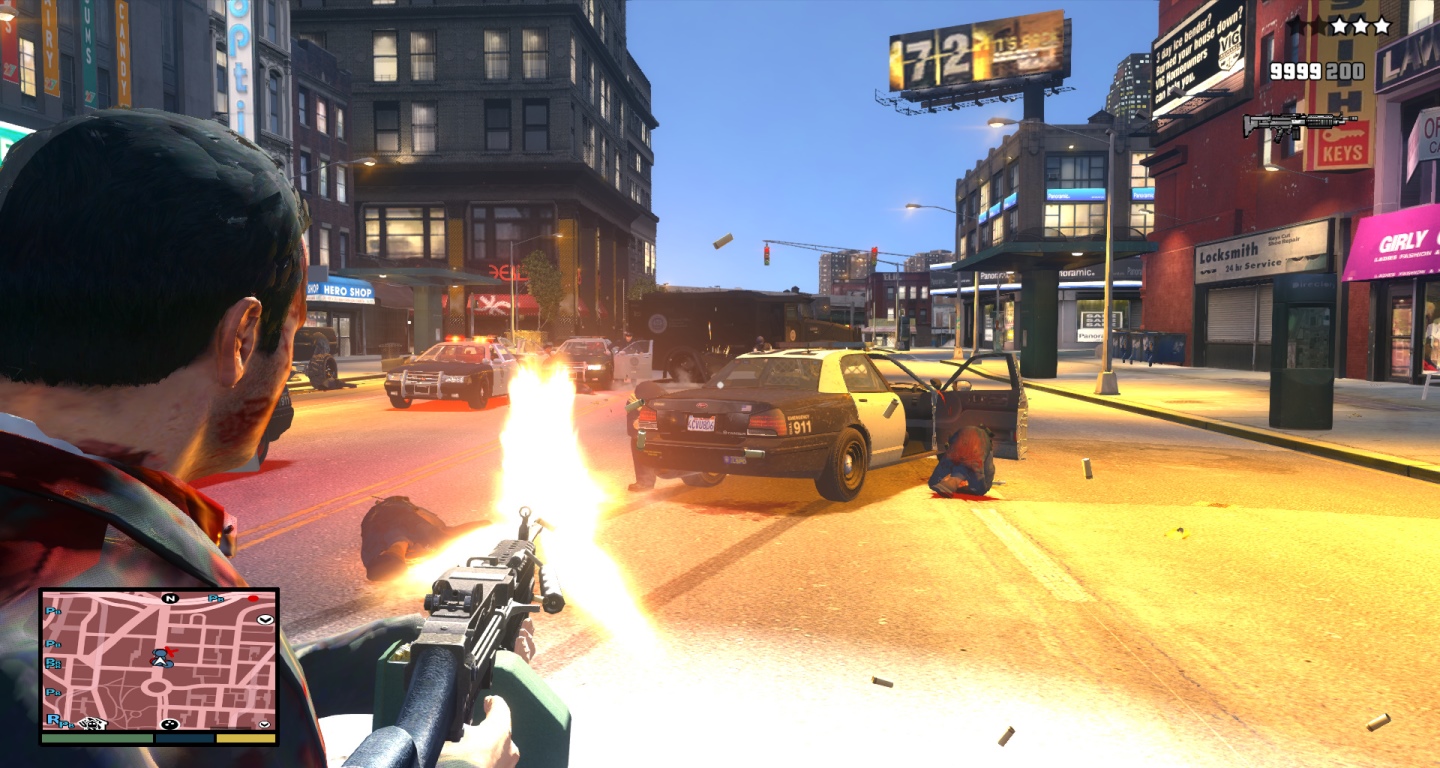Select the bowling blip on the minimap
1440x768 pixels.
point(169,724)
